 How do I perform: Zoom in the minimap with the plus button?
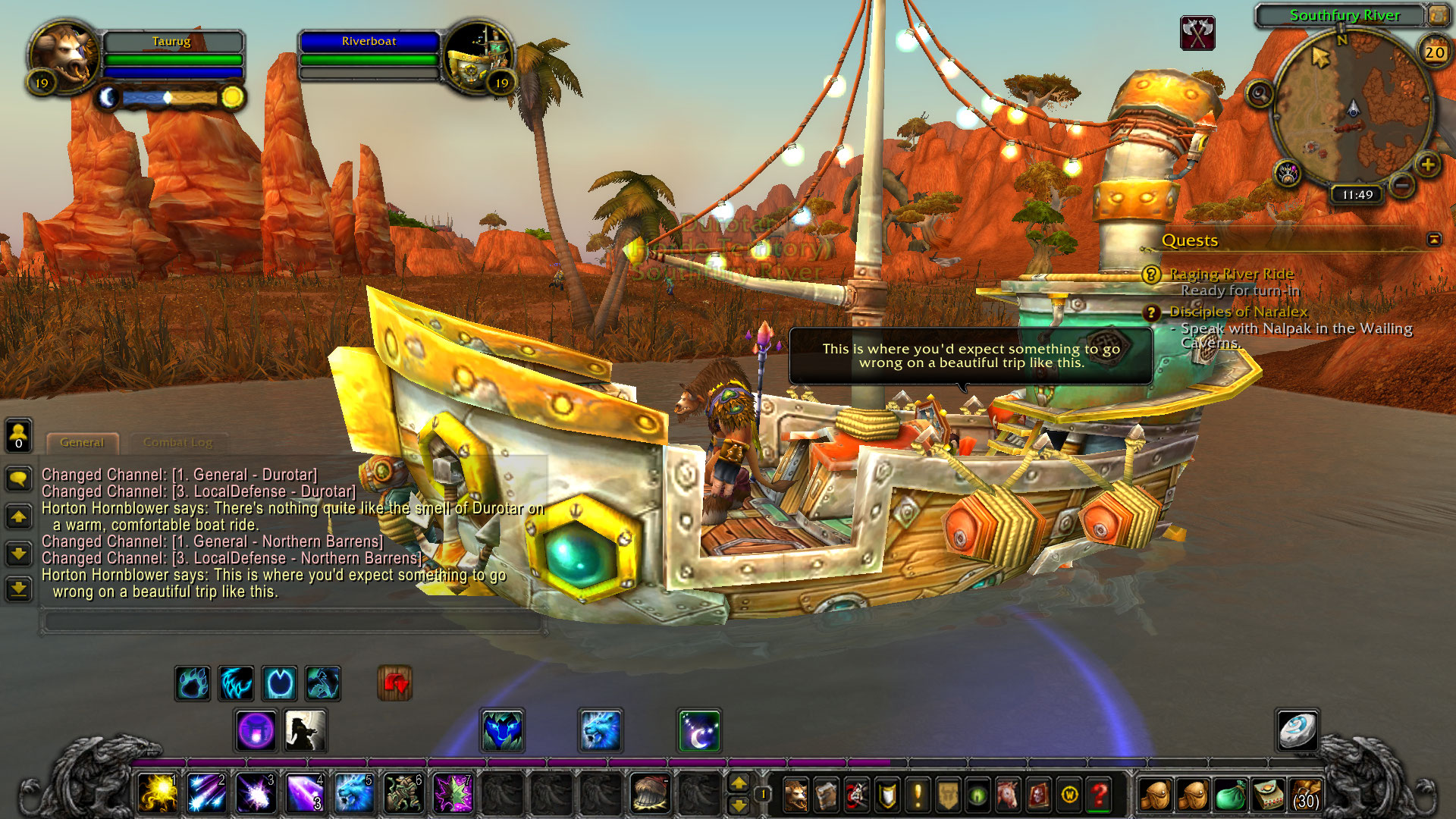pos(1427,165)
